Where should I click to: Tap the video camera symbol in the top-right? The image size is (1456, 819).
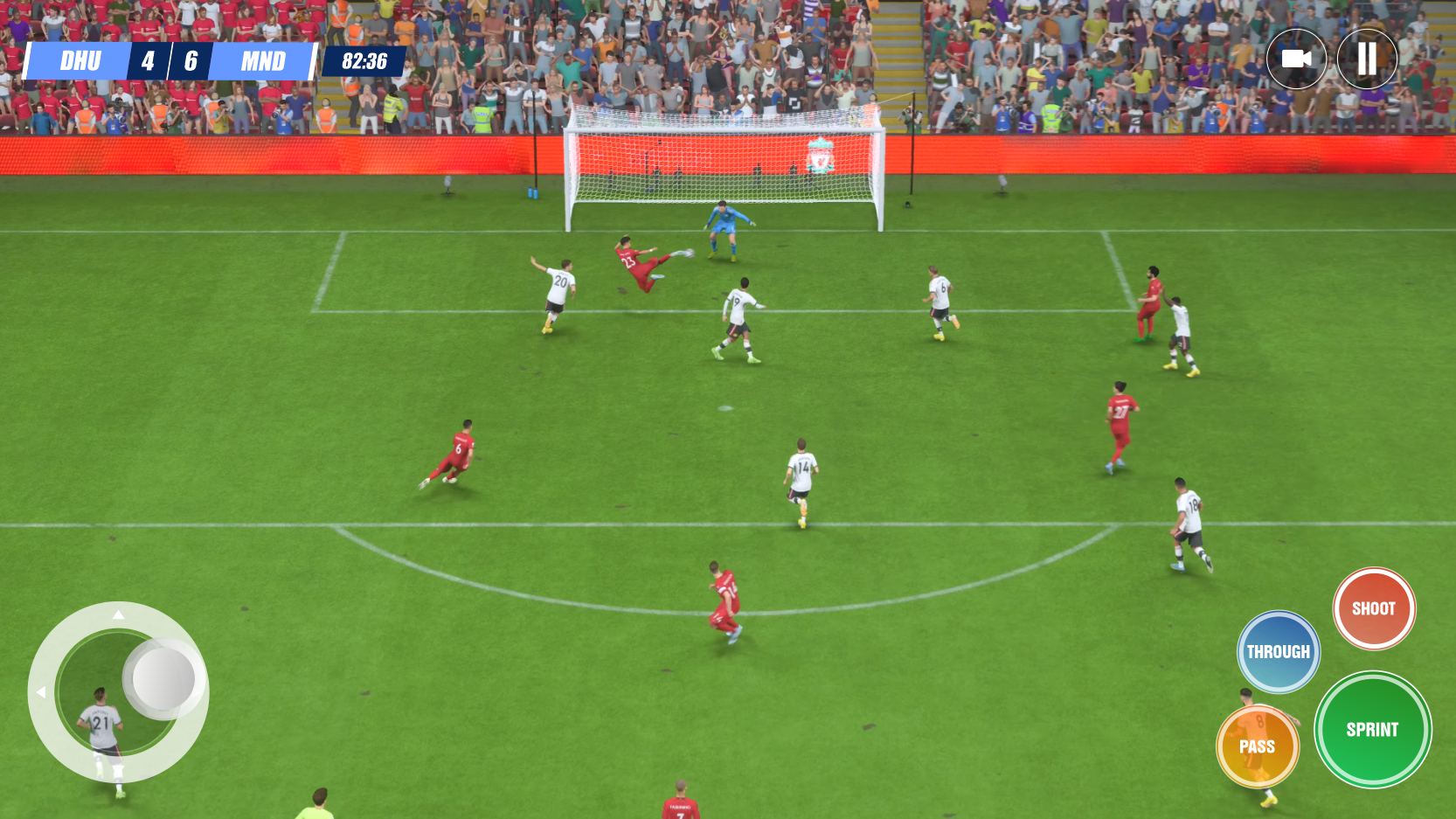(1296, 56)
